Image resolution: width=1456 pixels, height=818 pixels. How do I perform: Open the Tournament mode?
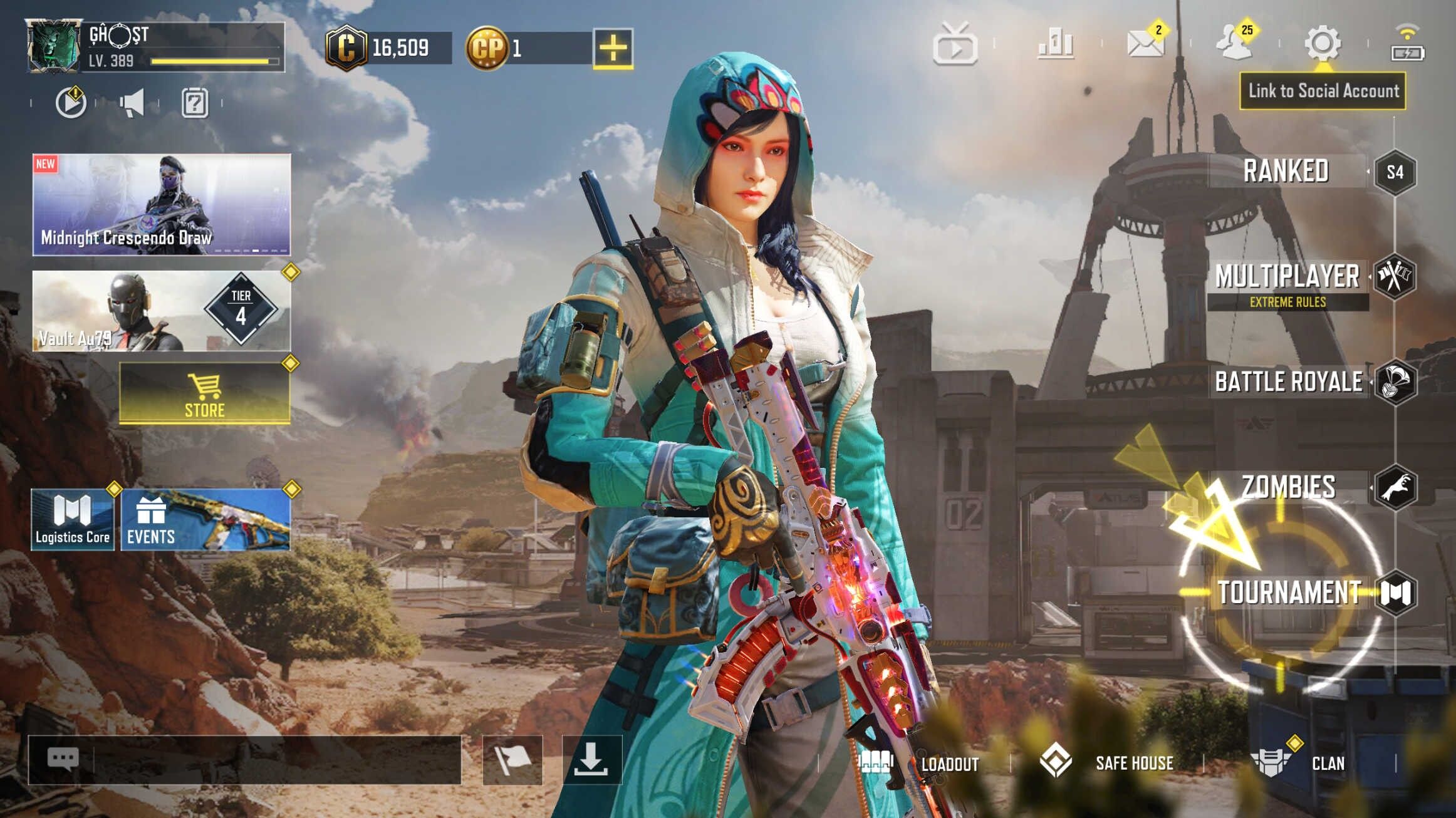tap(1289, 593)
